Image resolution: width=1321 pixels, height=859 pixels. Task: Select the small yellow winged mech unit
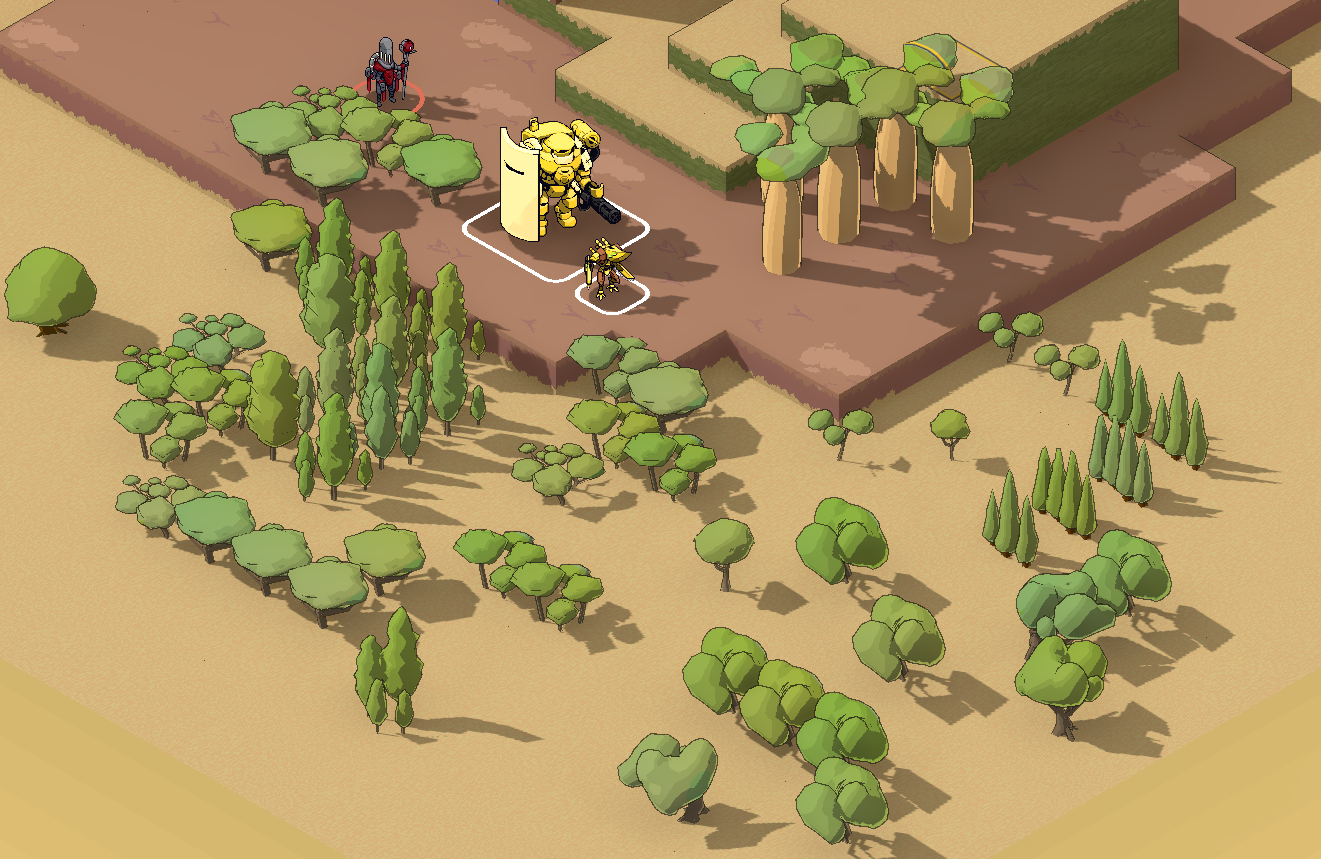pos(607,268)
